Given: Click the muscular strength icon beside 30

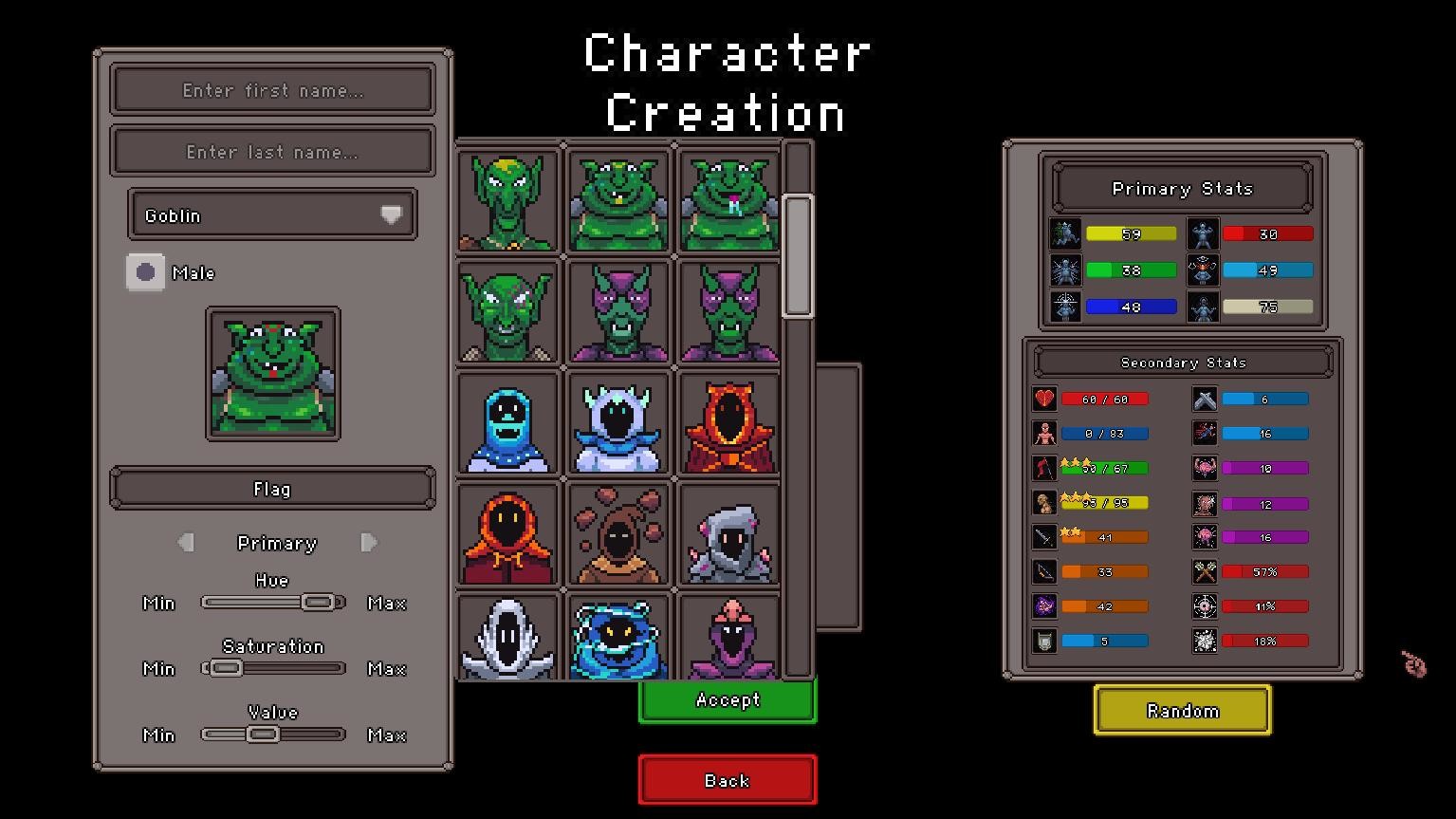Looking at the screenshot, I should pos(1203,233).
